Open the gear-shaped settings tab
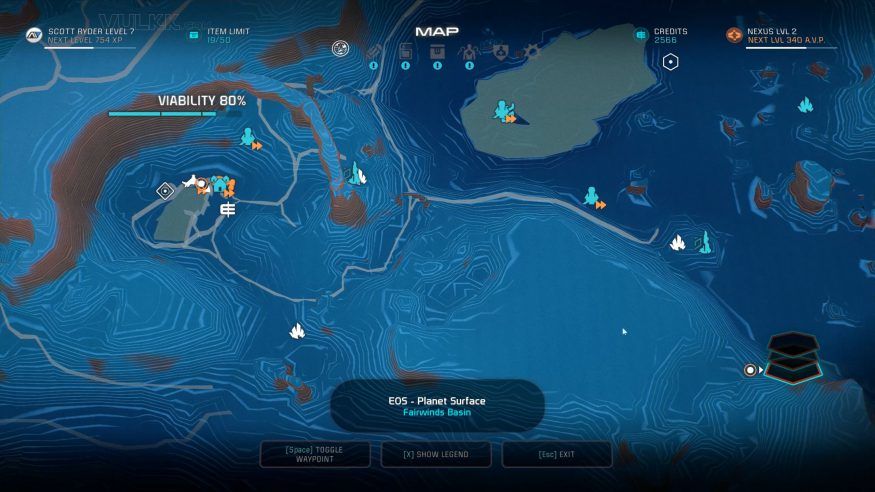Viewport: 875px width, 492px height. (531, 50)
